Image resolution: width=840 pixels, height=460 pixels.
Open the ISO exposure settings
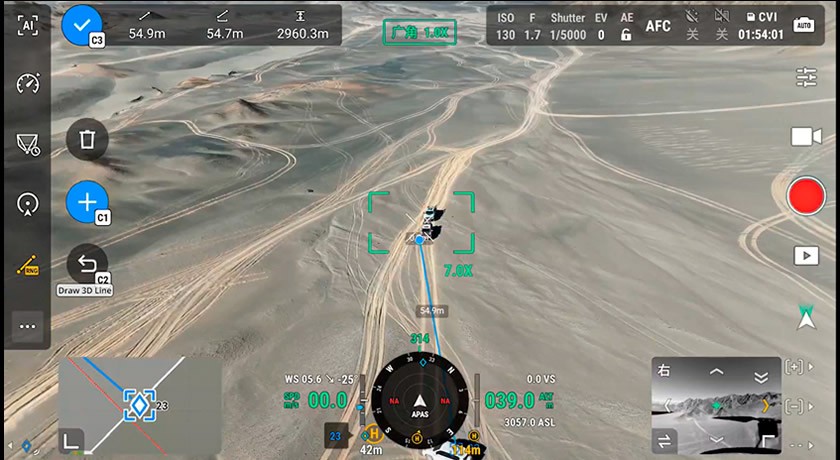[x=506, y=26]
